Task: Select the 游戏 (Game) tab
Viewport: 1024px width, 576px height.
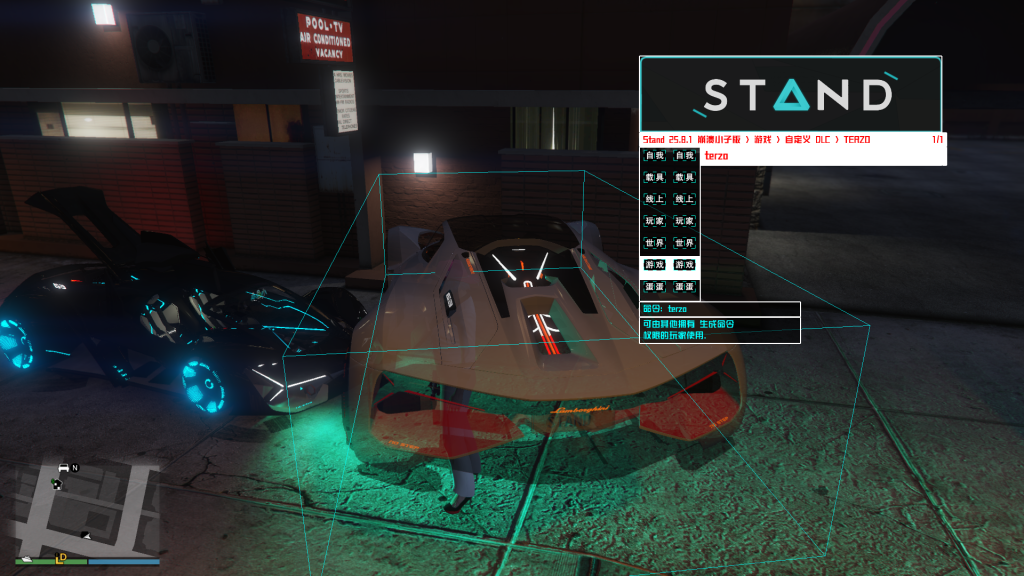Action: (x=670, y=266)
